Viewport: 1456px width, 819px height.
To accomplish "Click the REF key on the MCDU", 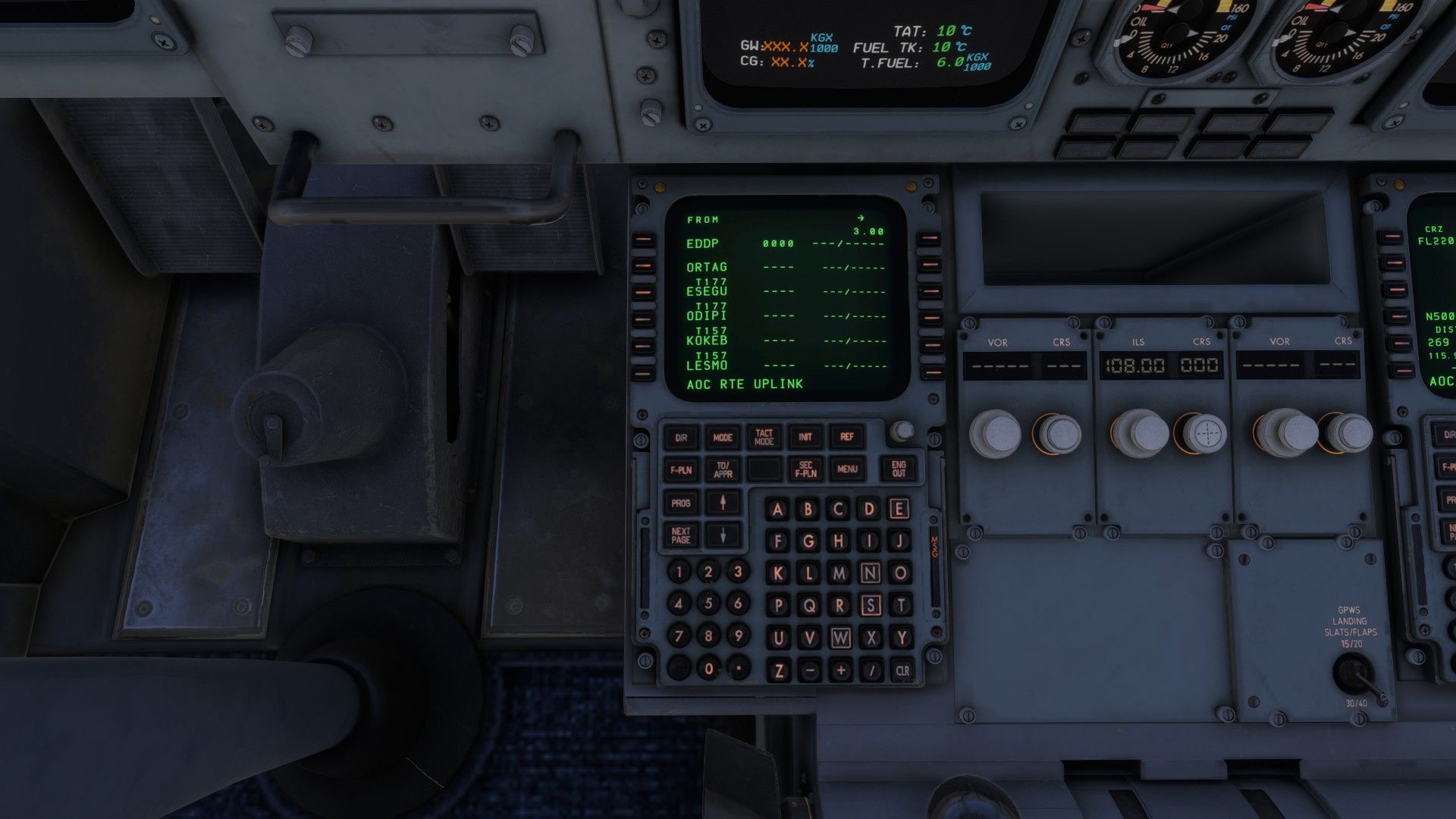I will (847, 438).
